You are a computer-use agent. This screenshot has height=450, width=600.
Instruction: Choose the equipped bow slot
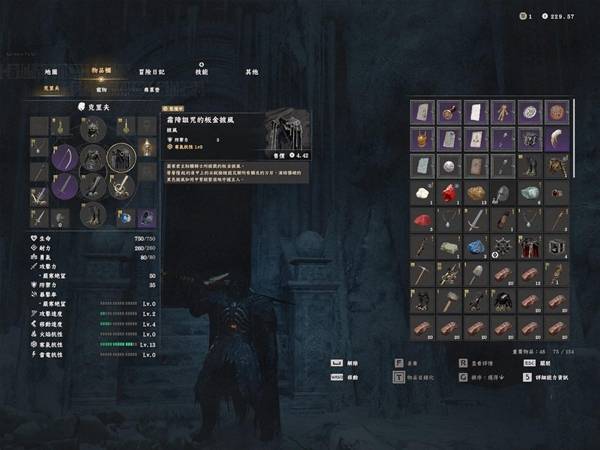tap(64, 157)
